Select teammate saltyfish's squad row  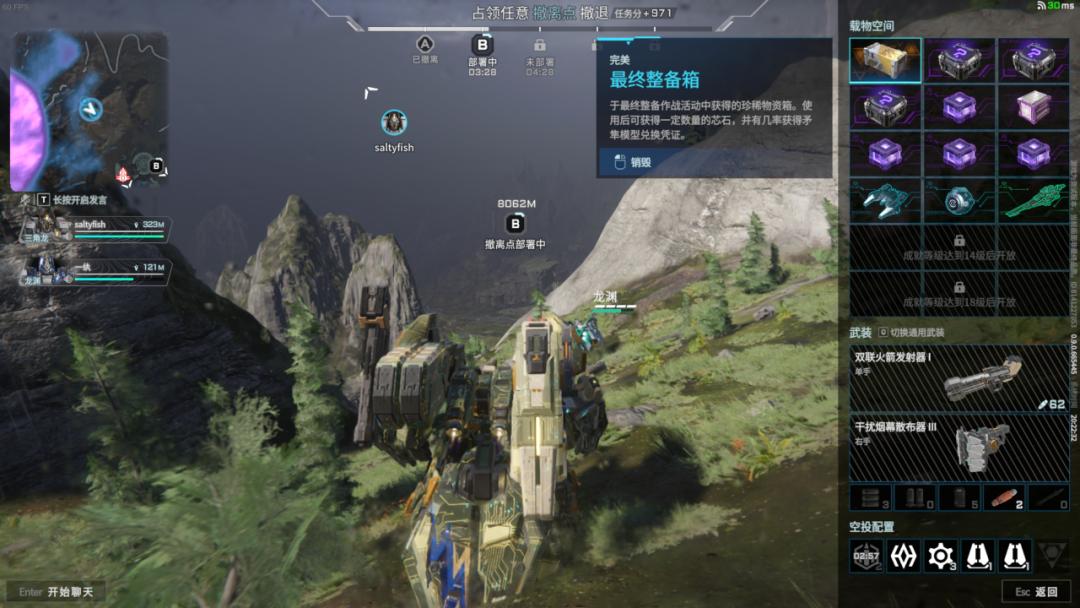click(x=95, y=229)
